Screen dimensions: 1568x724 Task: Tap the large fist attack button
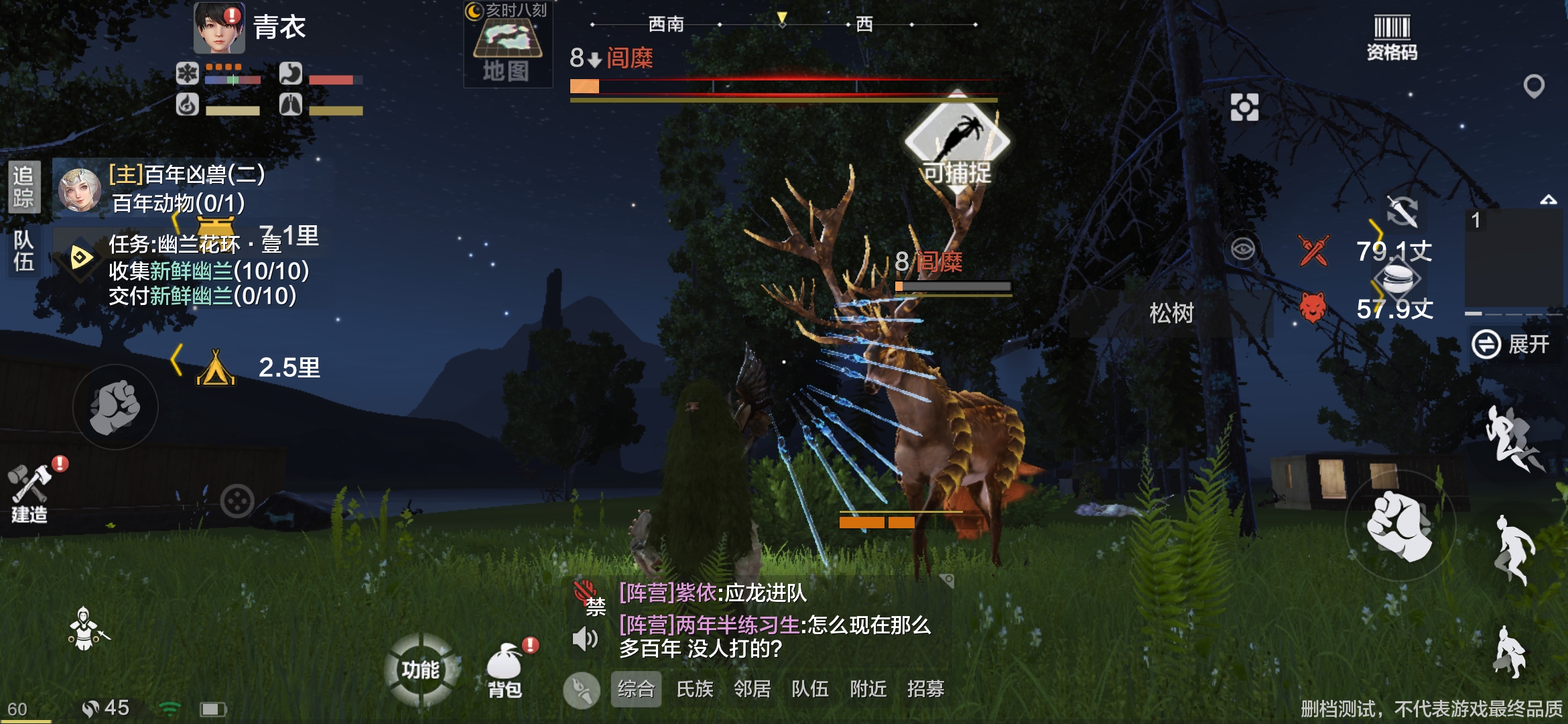click(x=1400, y=525)
